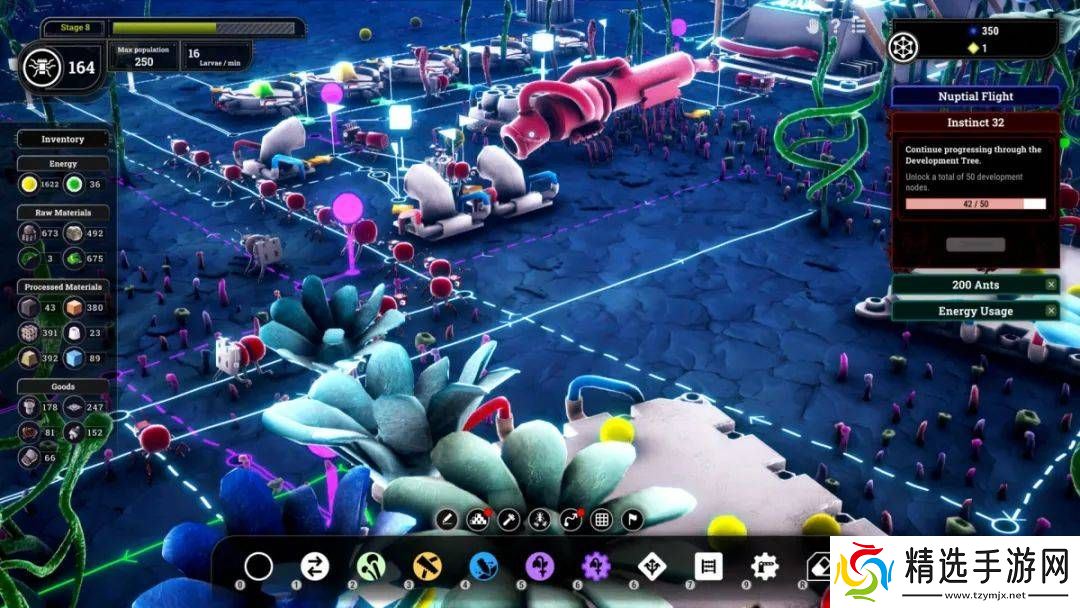Viewport: 1080px width, 608px height.
Task: Close the 200 Ants objective
Action: coord(1051,285)
